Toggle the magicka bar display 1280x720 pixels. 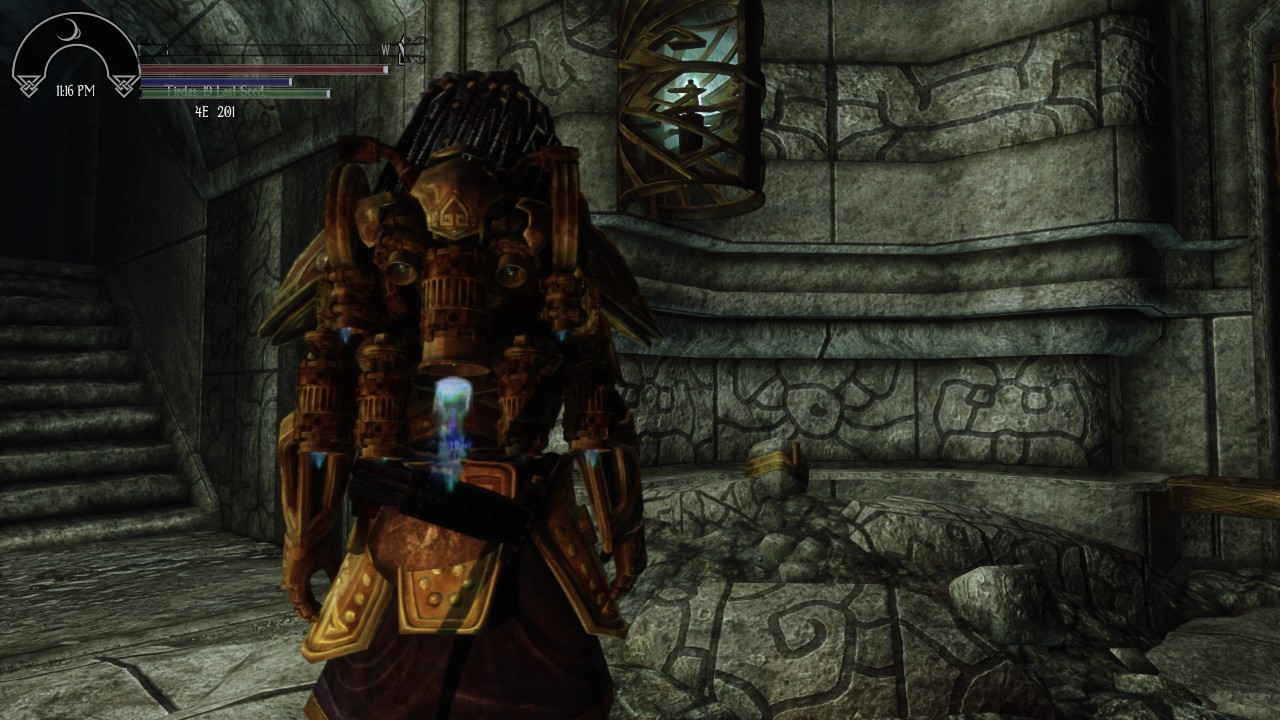(x=213, y=80)
